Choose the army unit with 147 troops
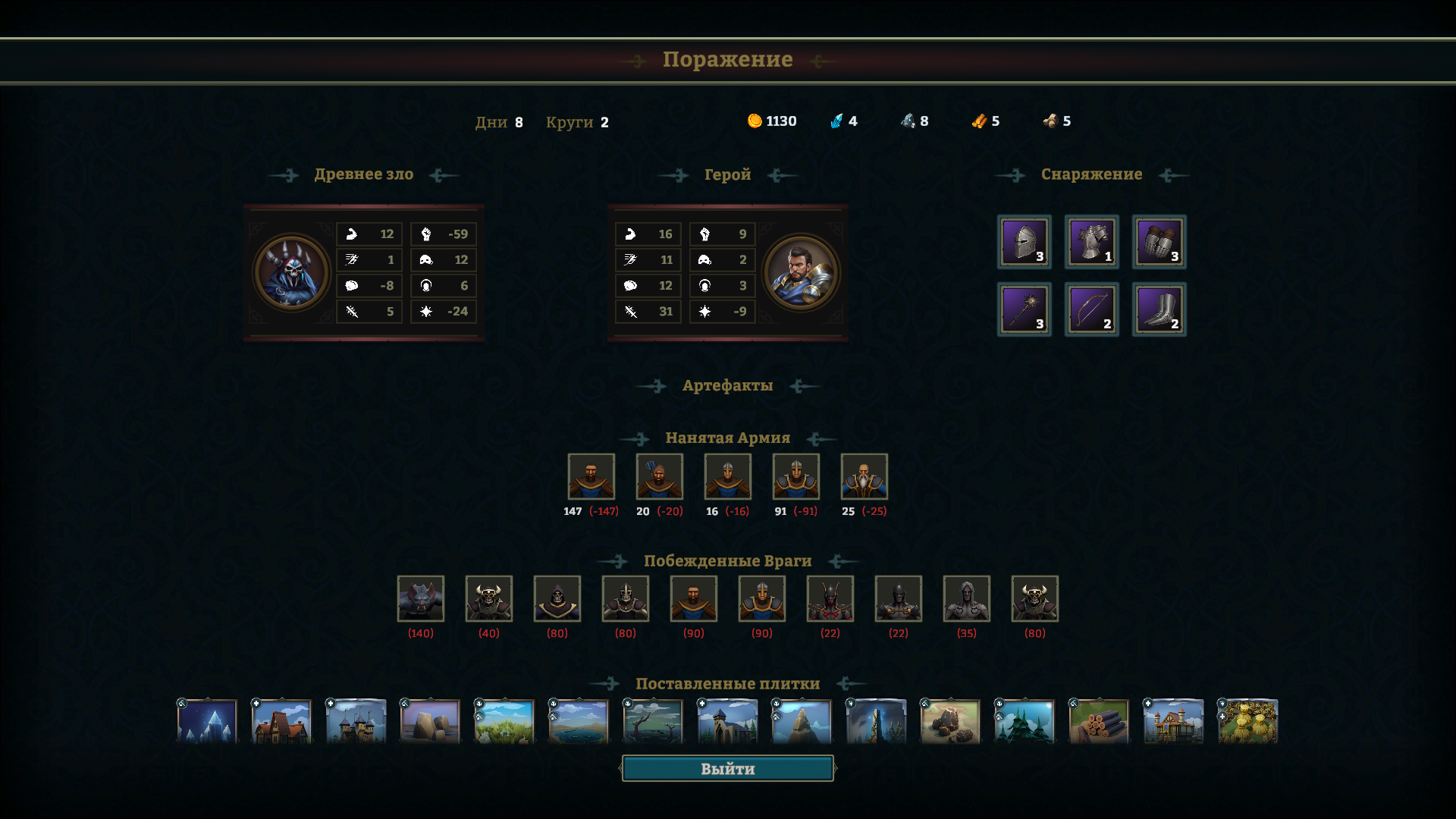 click(591, 476)
